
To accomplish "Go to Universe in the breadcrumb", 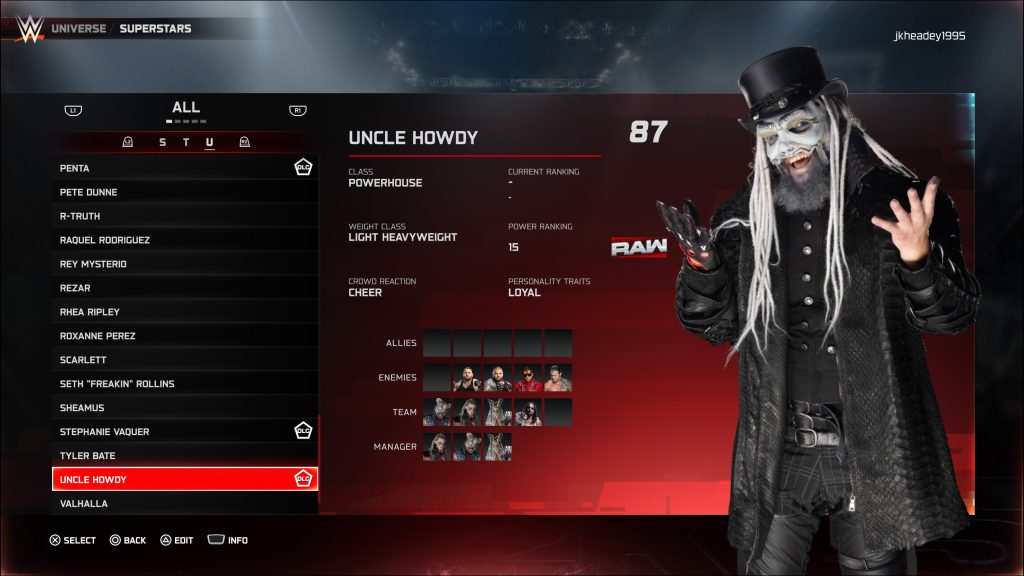I will 79,28.
